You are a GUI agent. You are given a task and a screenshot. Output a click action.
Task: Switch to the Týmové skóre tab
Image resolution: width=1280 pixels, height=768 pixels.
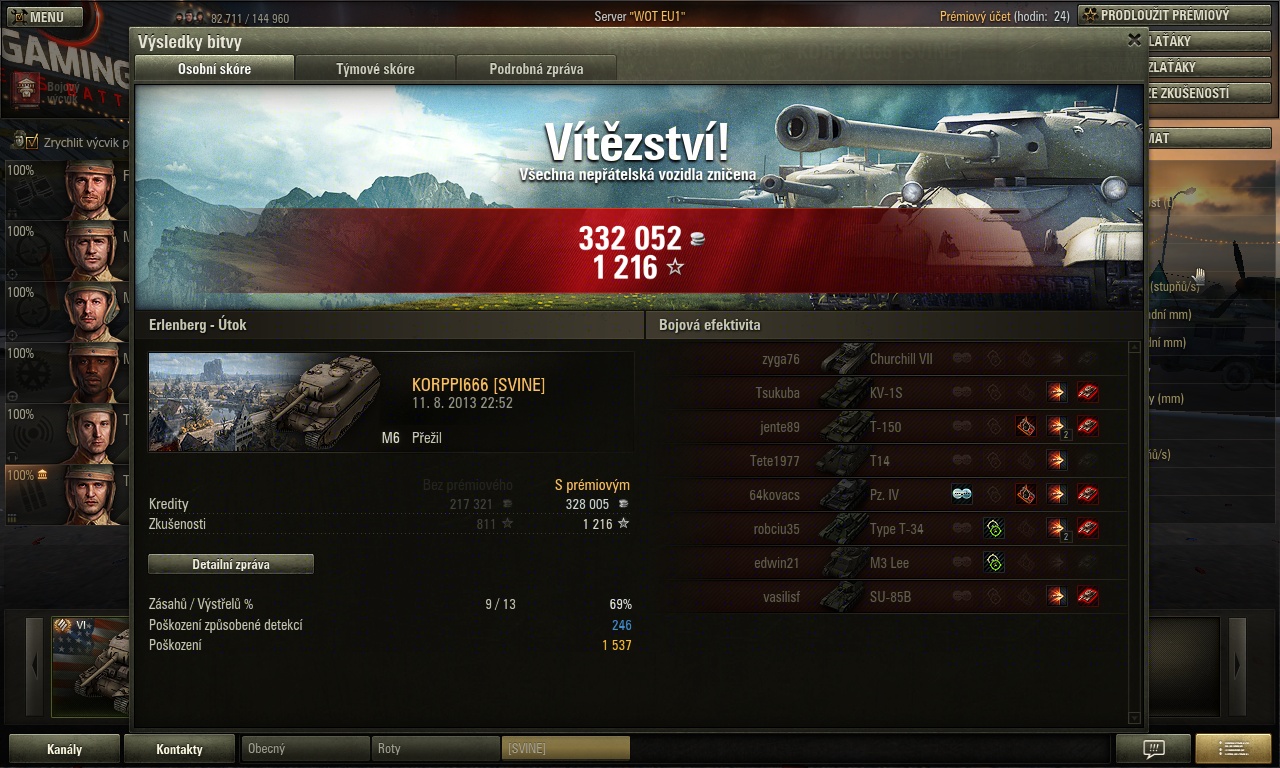tap(375, 69)
